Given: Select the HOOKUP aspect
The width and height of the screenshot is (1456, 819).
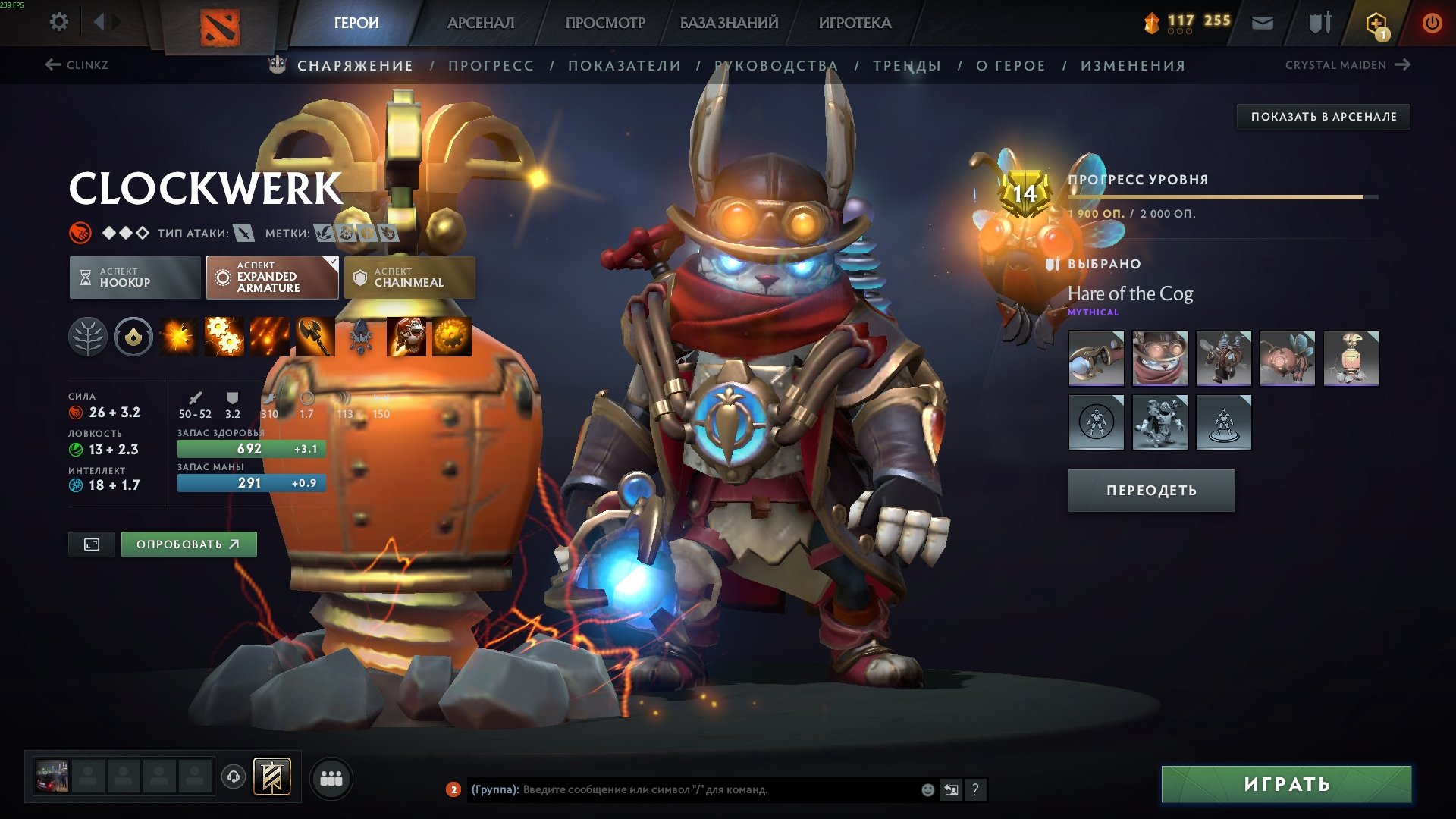Looking at the screenshot, I should [x=134, y=278].
